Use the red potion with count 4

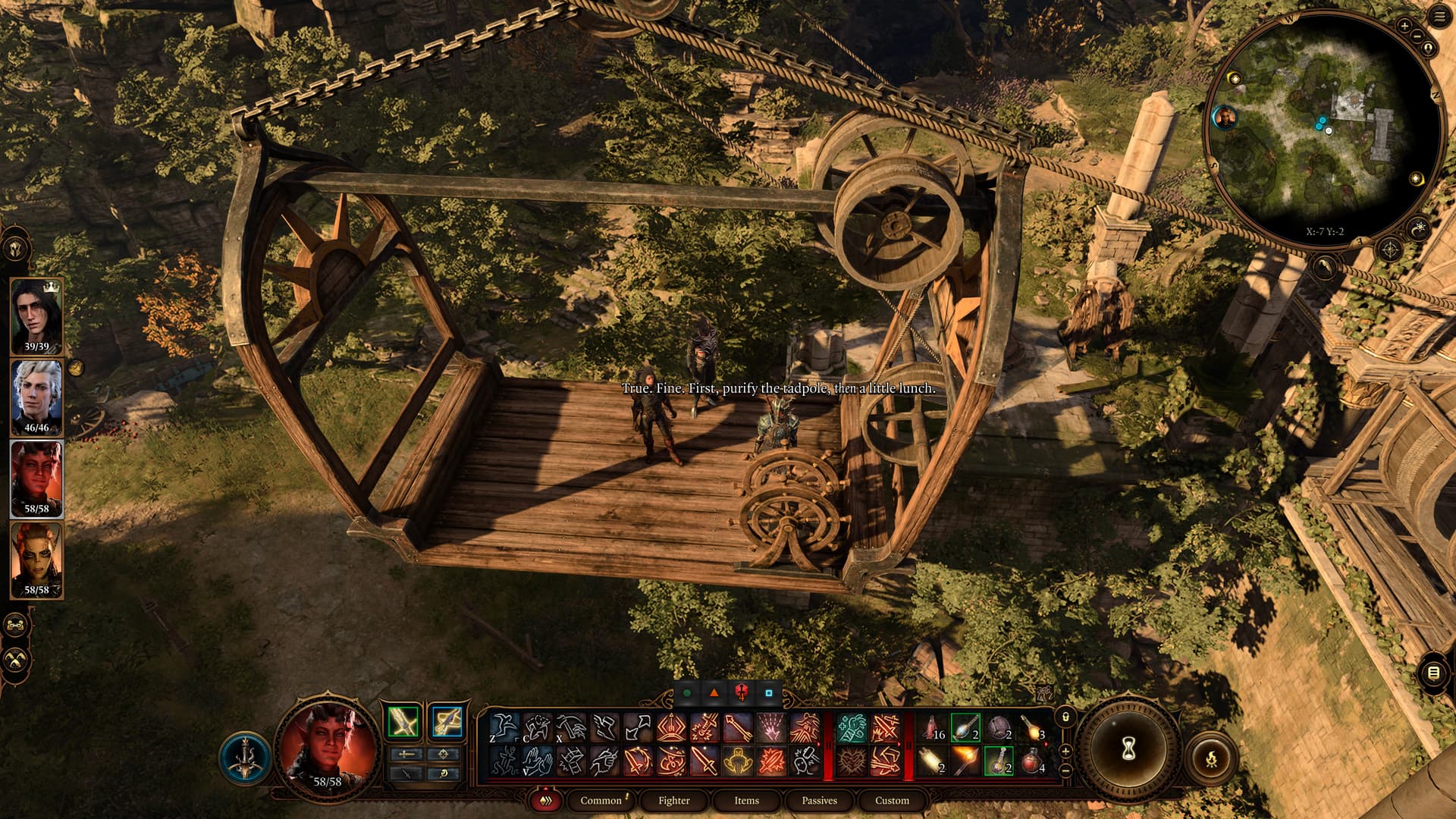pos(1033,761)
